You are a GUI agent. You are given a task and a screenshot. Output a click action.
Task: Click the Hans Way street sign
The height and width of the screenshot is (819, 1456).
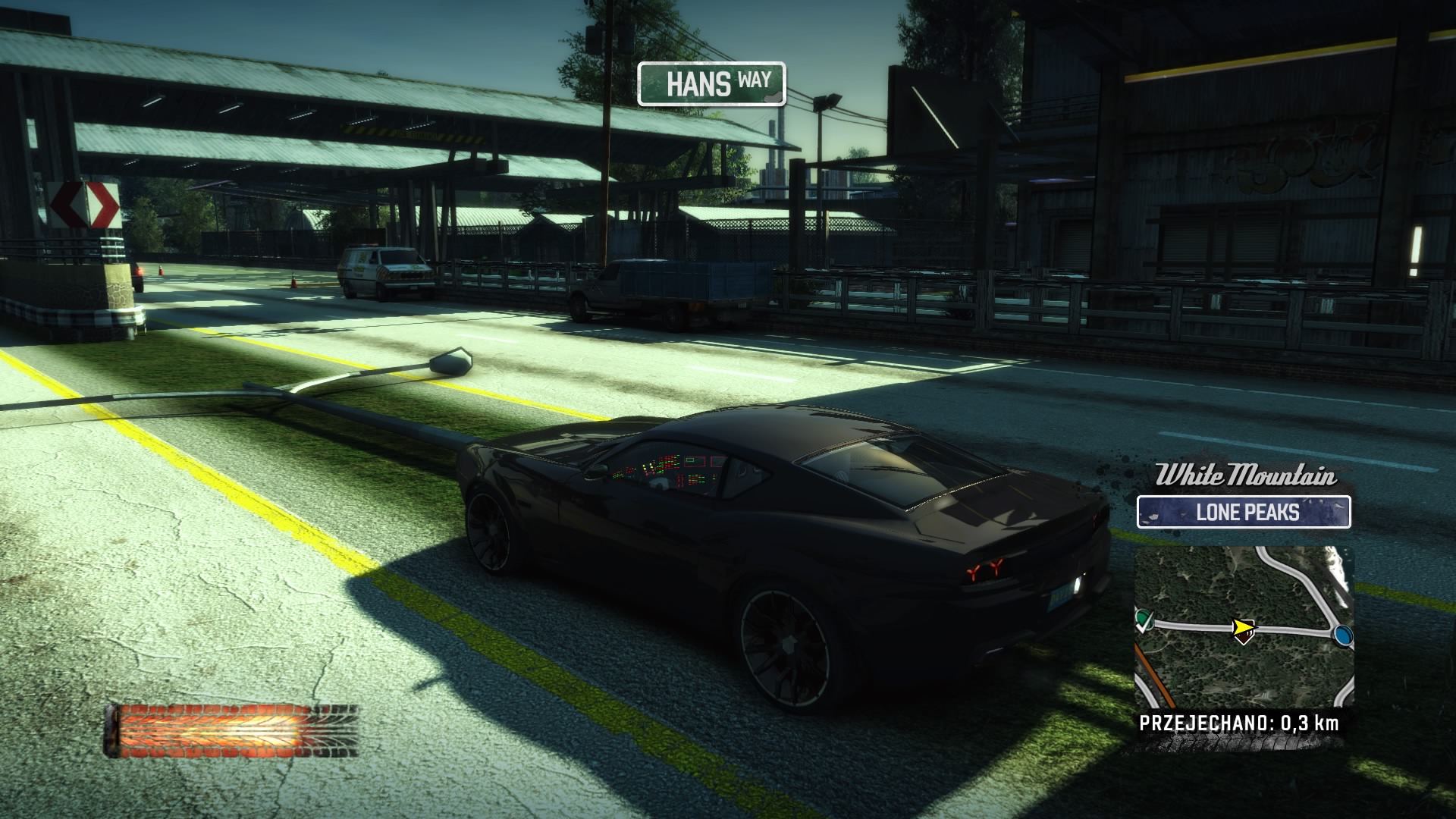pos(711,83)
